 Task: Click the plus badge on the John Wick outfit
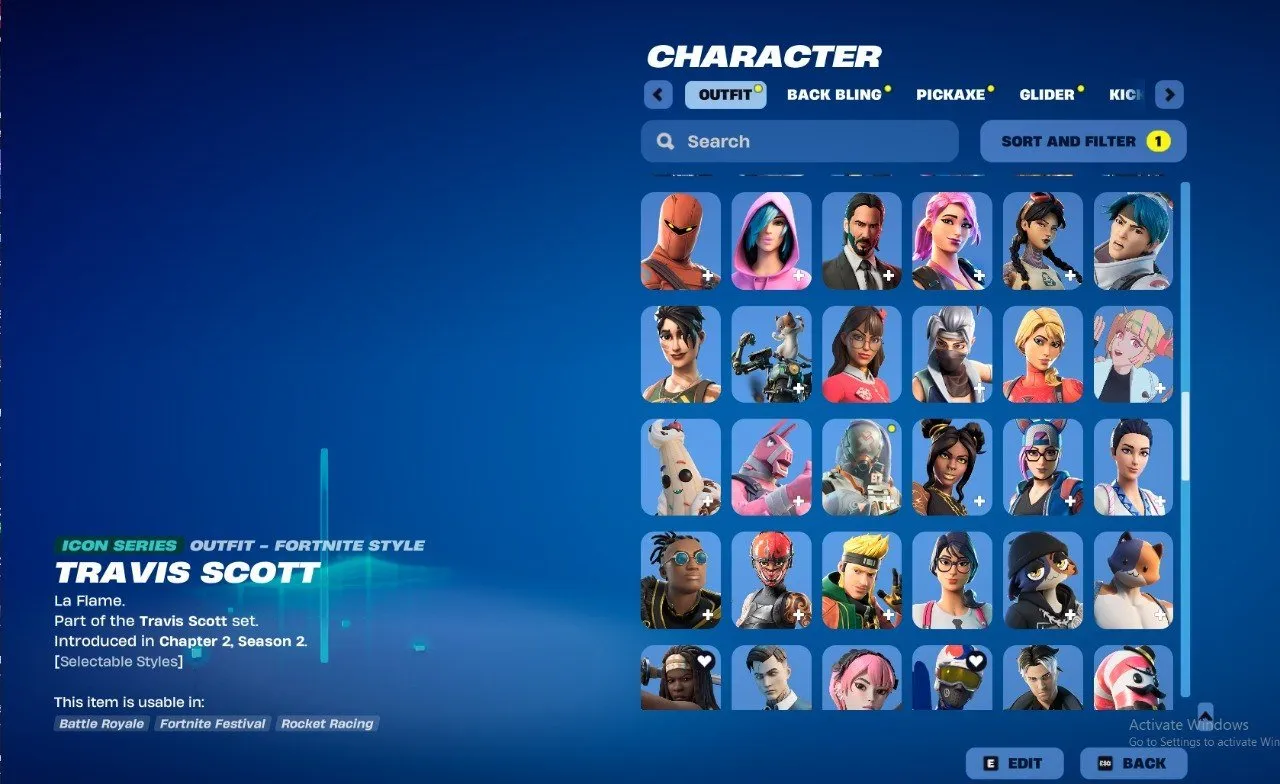pos(888,276)
